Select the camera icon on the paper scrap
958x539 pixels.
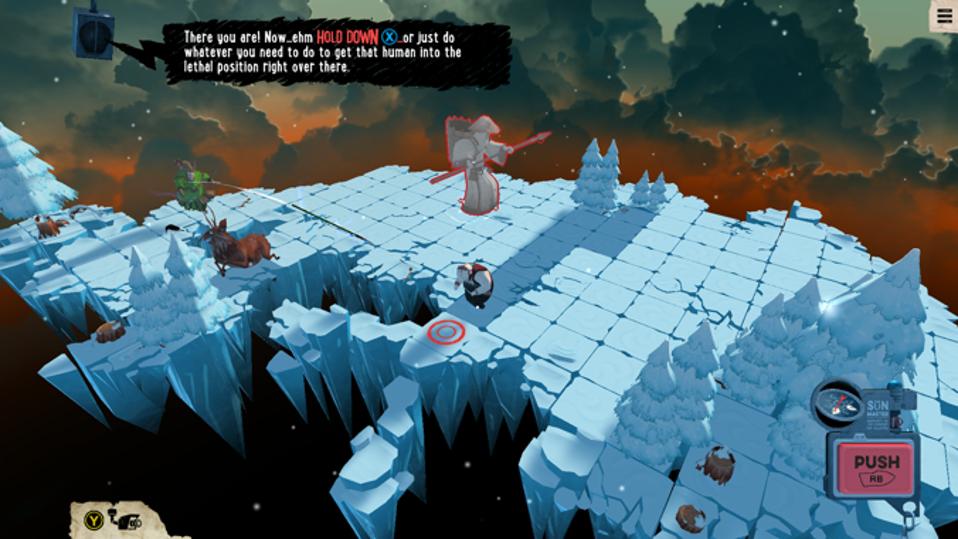tap(127, 519)
